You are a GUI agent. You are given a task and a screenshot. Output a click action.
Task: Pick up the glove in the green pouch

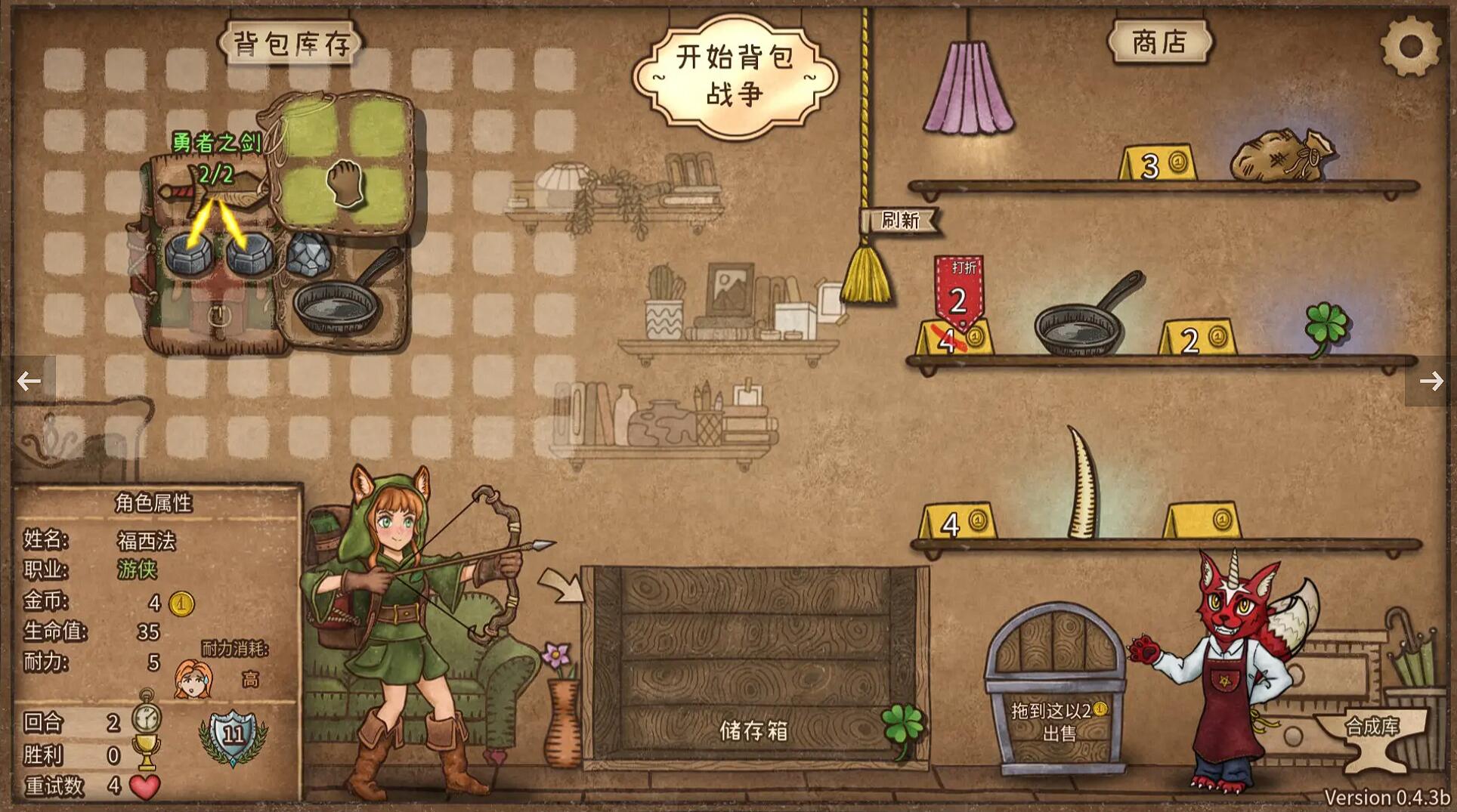[345, 183]
